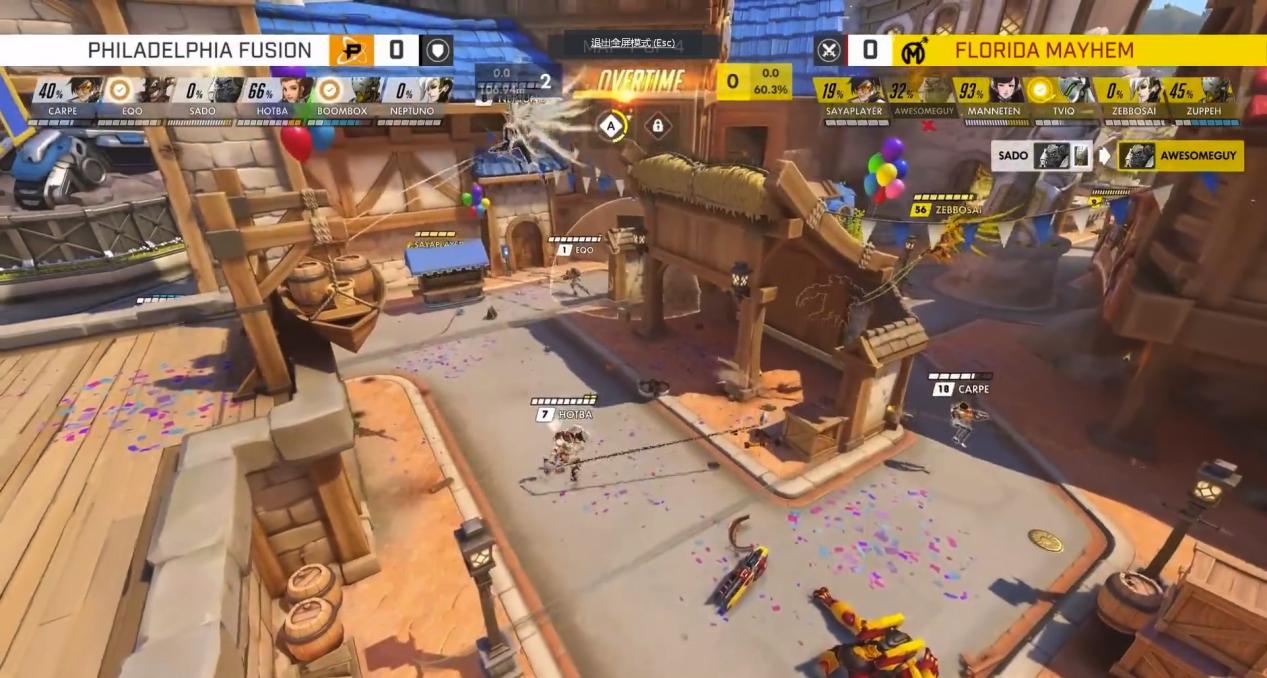Spectate ZEBBOSAI from the roster bar
Image resolution: width=1267 pixels, height=678 pixels.
1129,97
